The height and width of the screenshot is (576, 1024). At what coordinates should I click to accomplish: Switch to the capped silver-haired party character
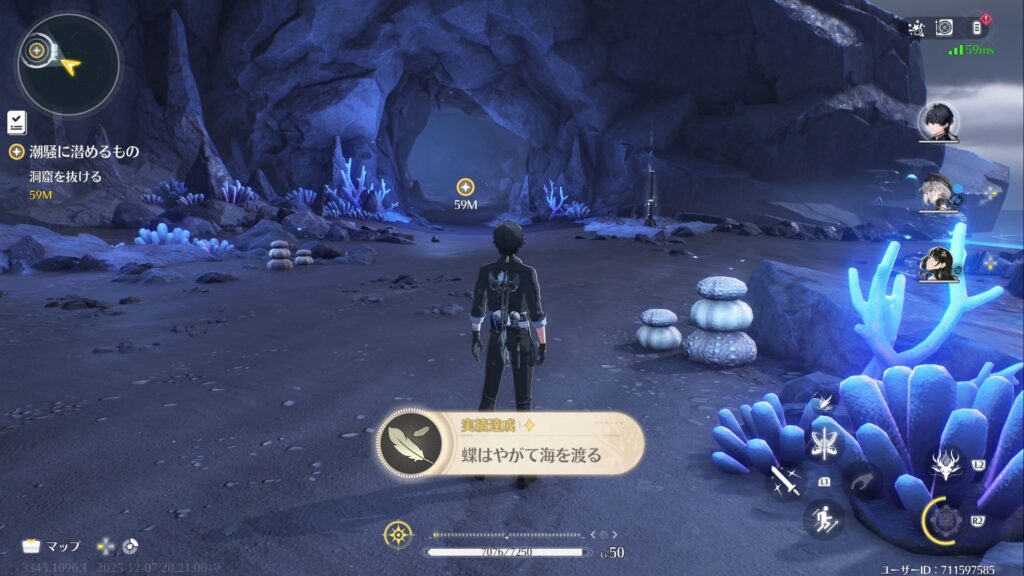pyautogui.click(x=939, y=193)
